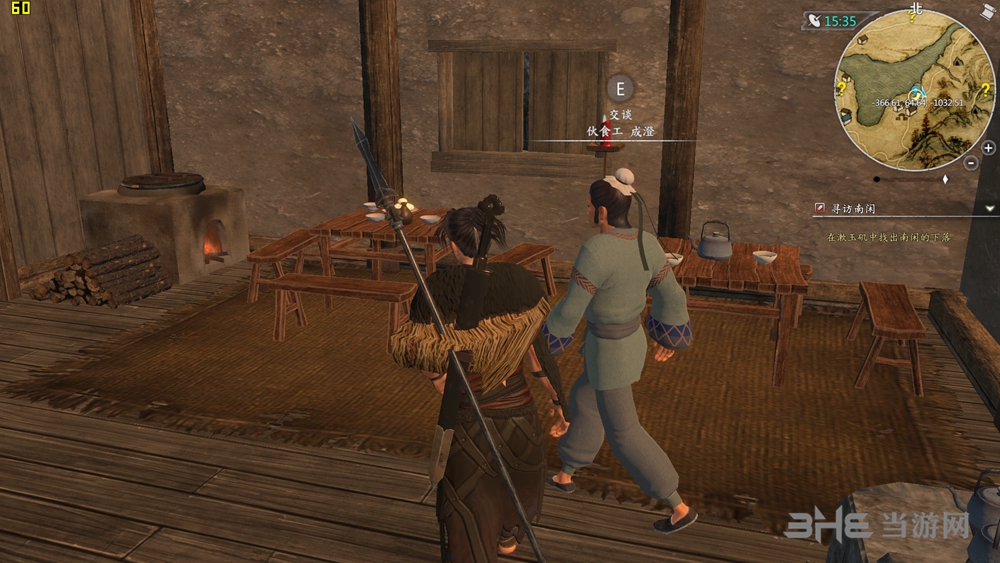Collapse the quest tracker with the arrow

990,208
